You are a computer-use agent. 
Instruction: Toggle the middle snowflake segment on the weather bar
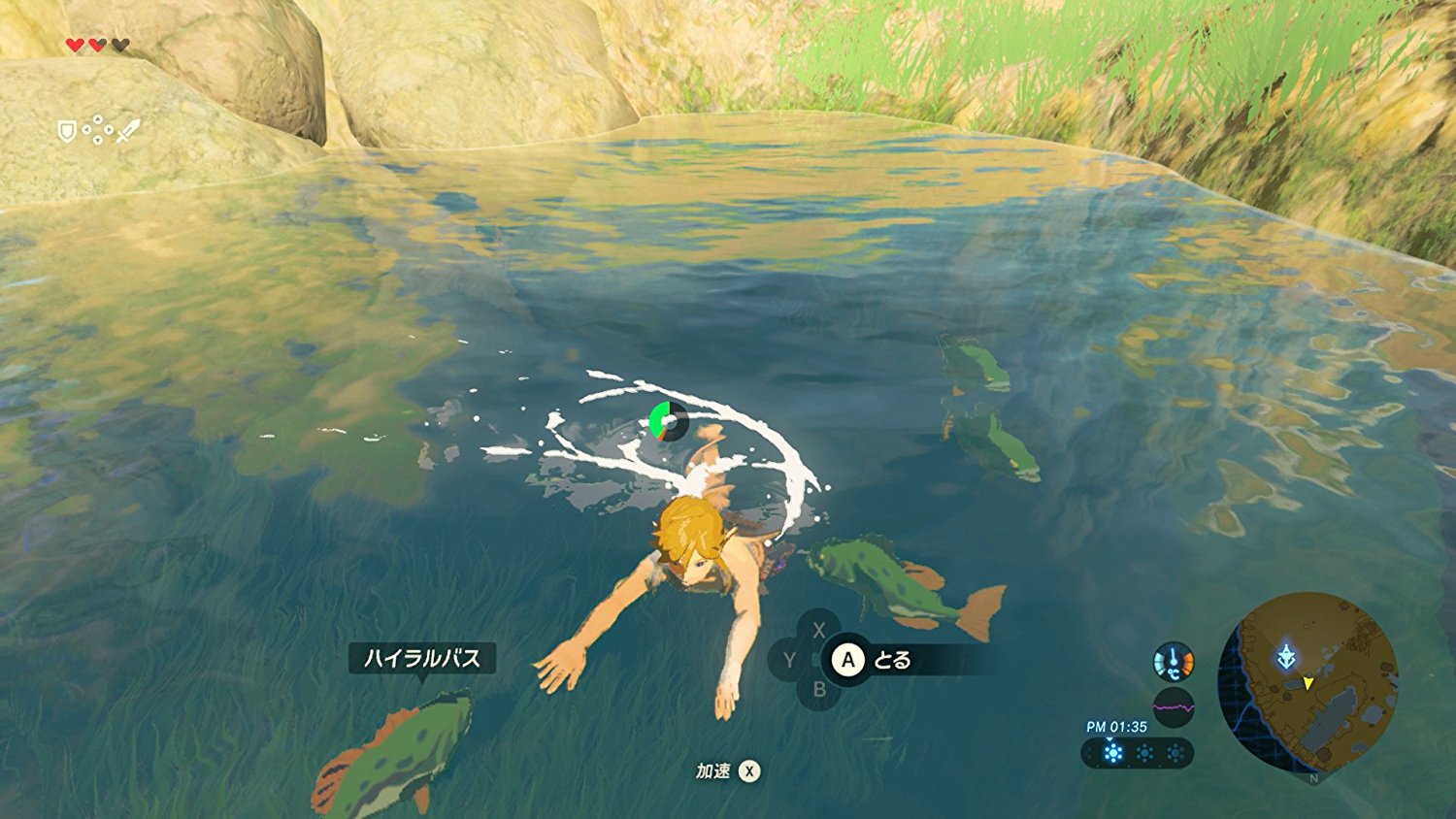point(1144,752)
